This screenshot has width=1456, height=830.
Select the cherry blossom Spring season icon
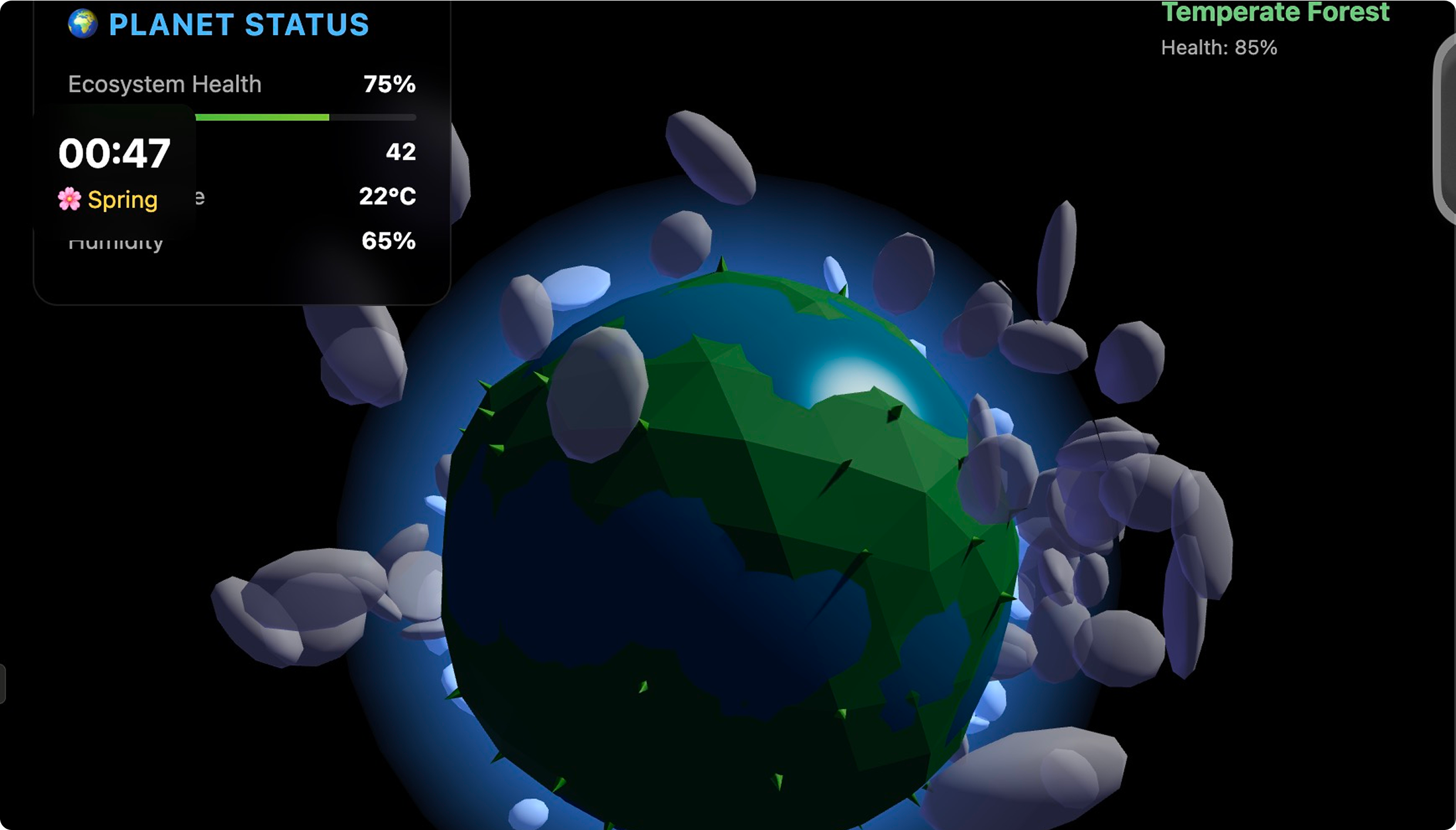tap(70, 199)
